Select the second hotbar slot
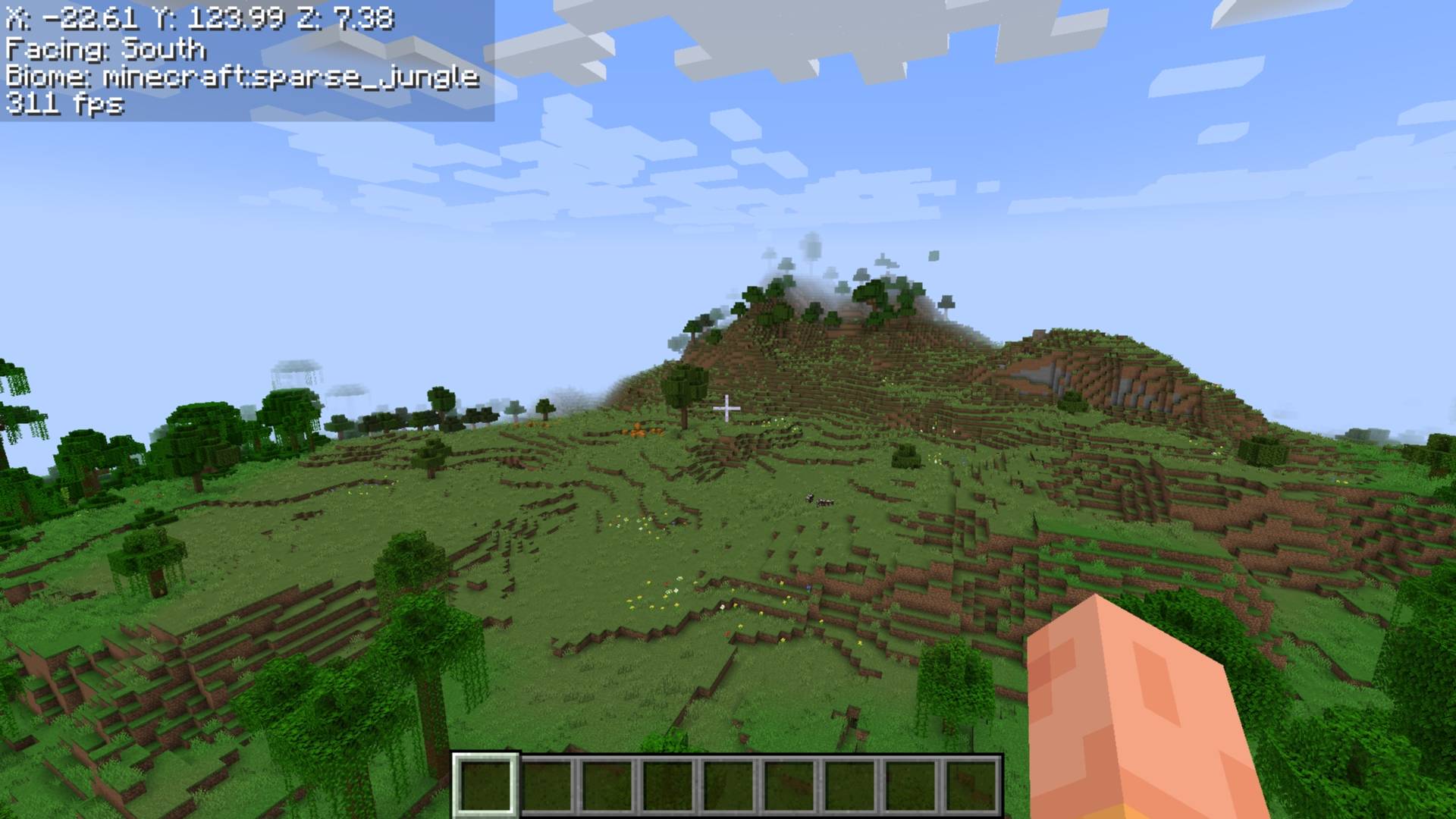 tap(546, 785)
